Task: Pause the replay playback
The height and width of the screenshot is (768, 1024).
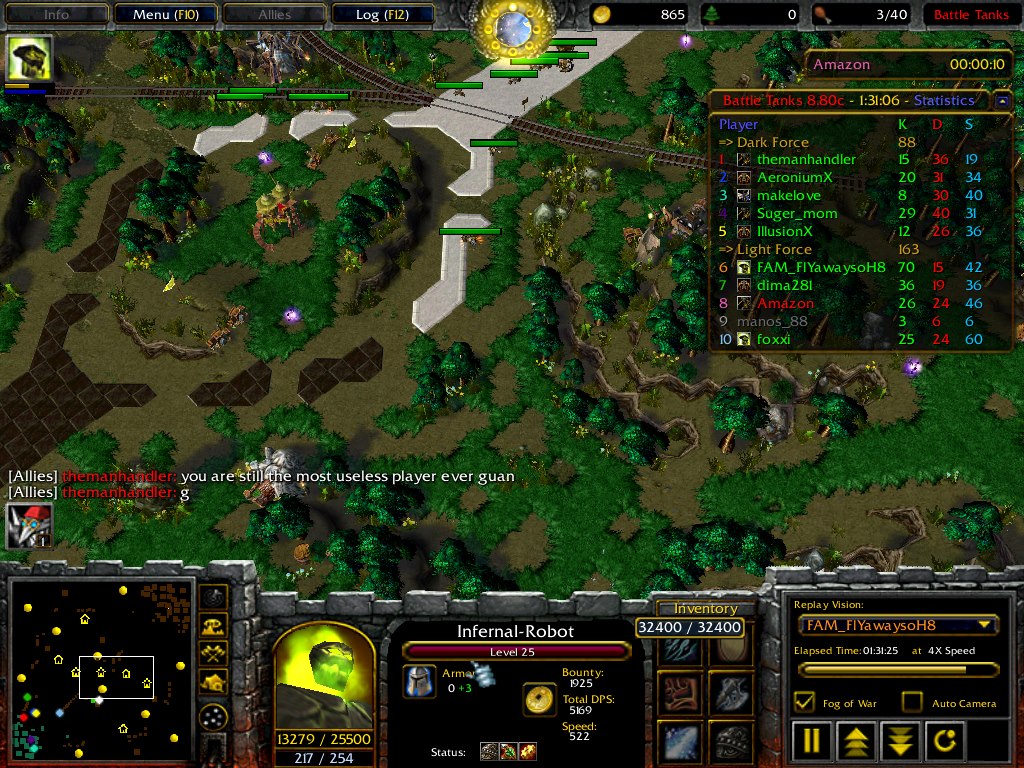Action: (x=811, y=741)
